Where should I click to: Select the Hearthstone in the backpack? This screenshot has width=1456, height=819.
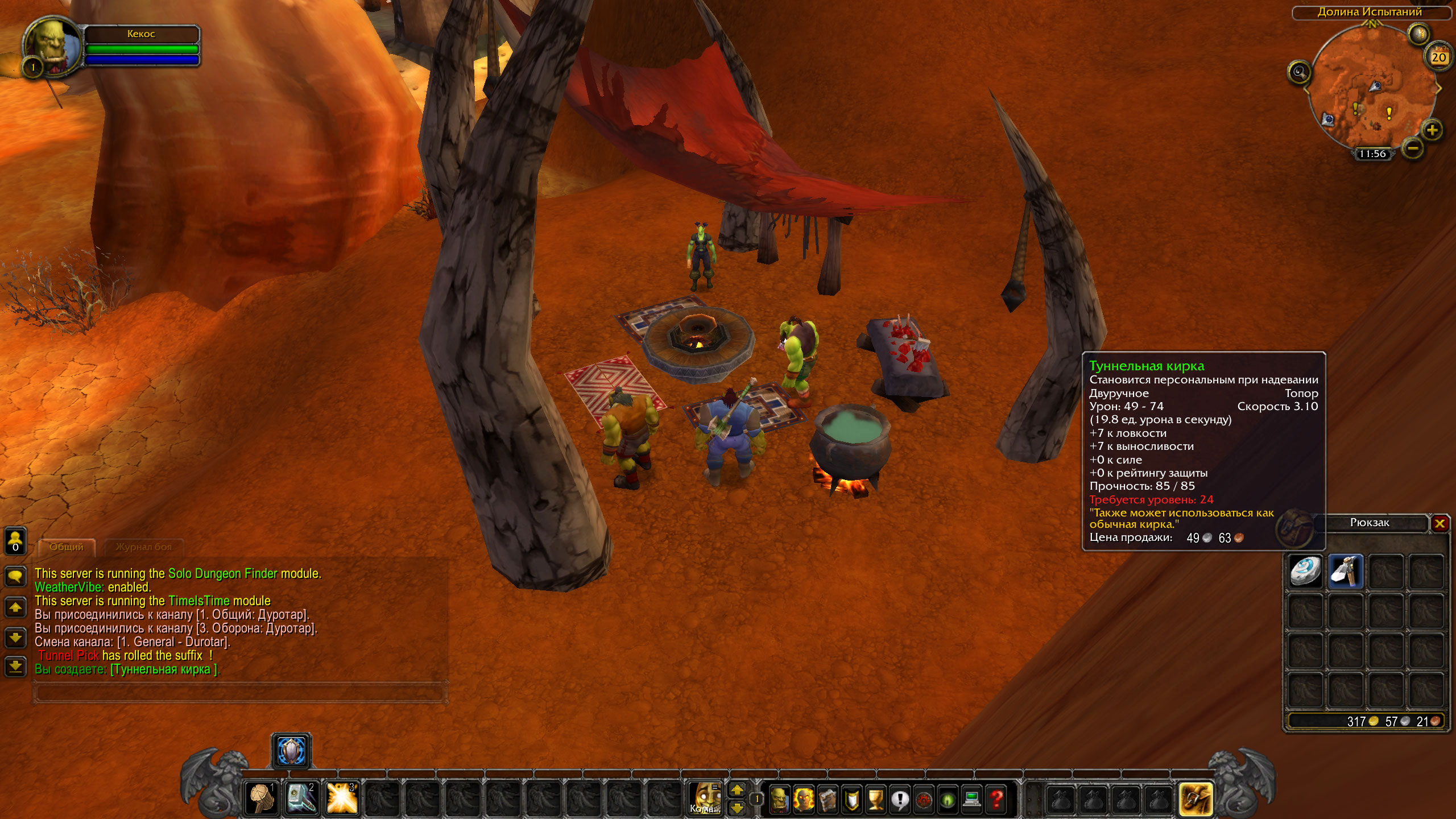click(x=1305, y=571)
